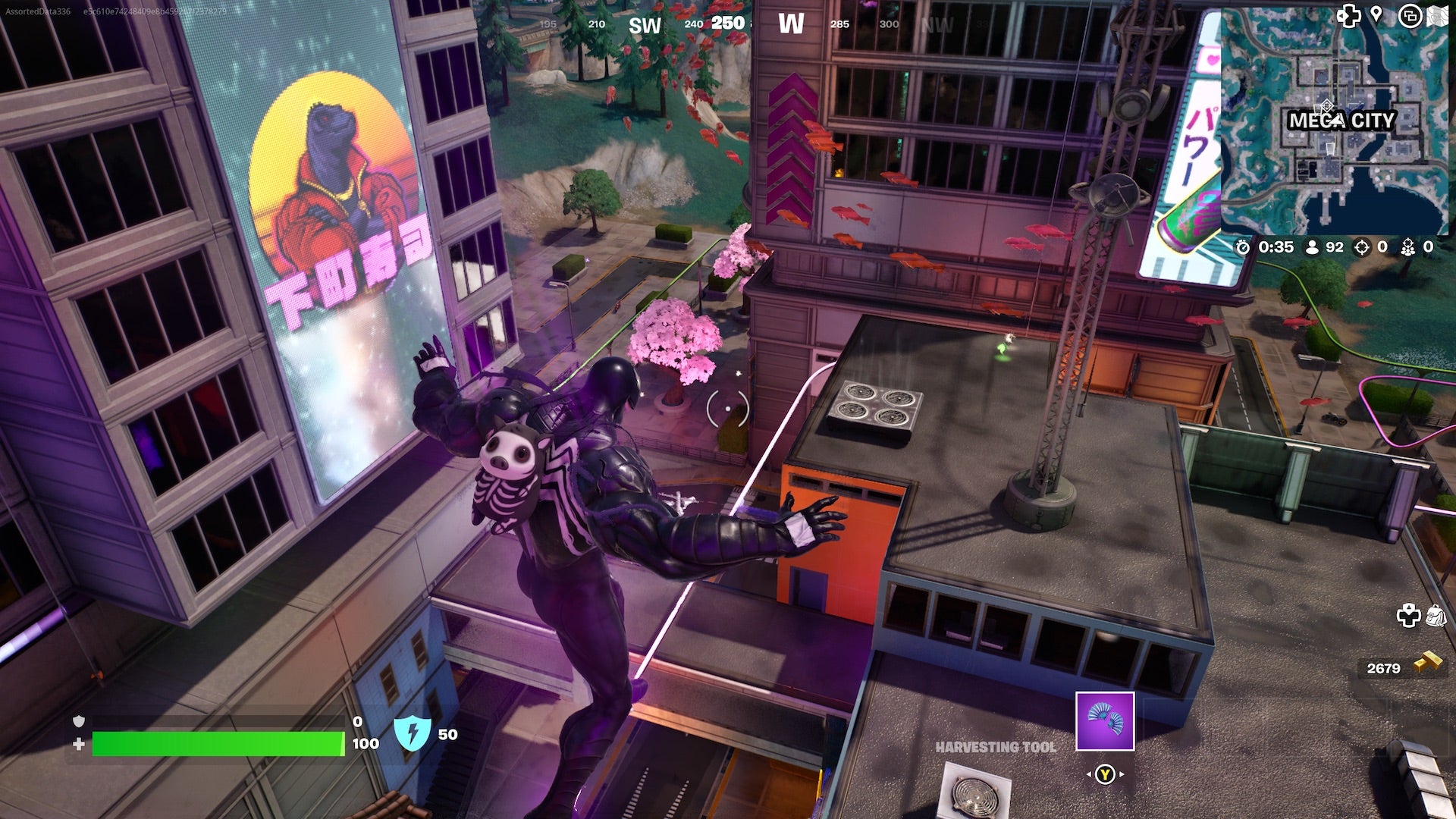Click the crosshair eliminations icon
This screenshot has height=819, width=1456.
pos(1362,246)
